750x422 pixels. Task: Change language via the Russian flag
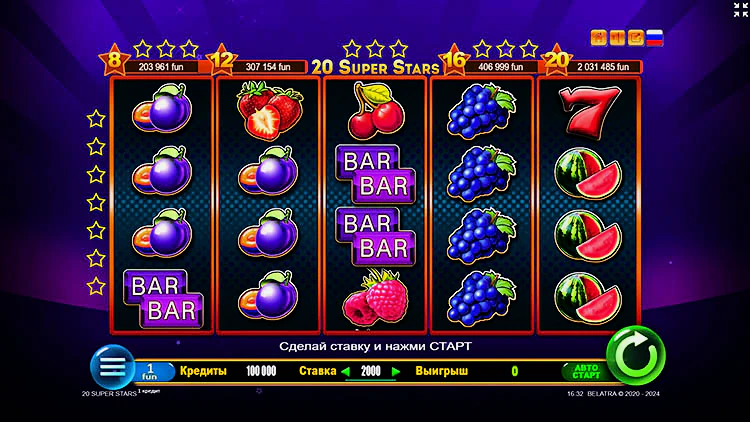pyautogui.click(x=655, y=39)
